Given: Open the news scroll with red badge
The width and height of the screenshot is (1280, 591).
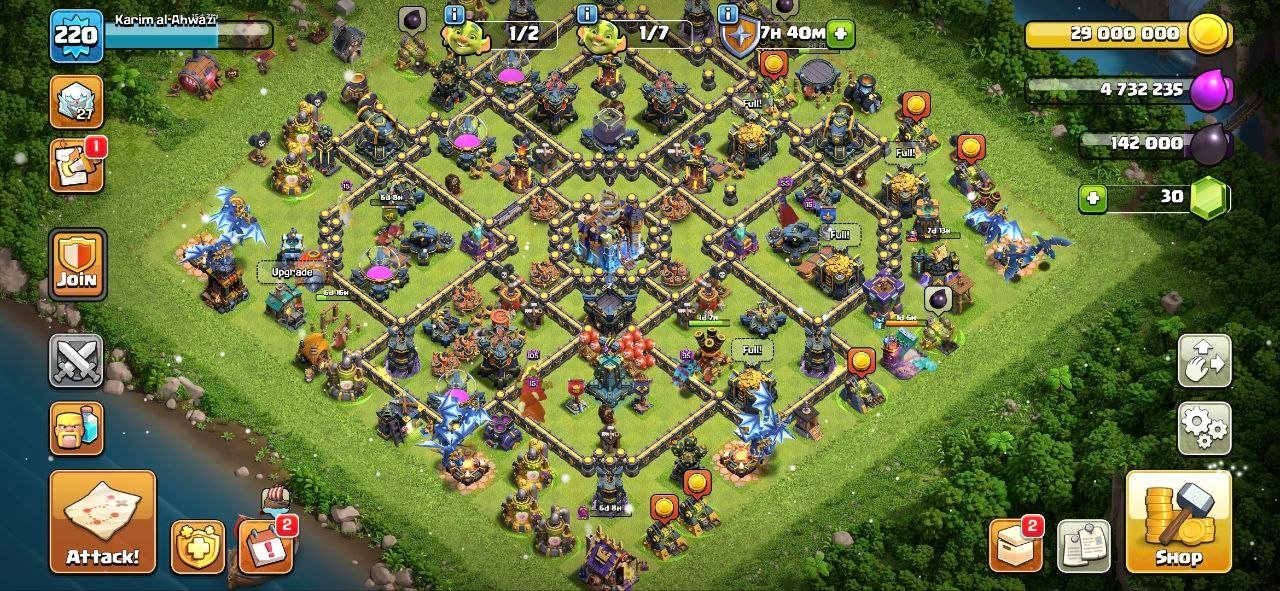Looking at the screenshot, I should coord(76,166).
